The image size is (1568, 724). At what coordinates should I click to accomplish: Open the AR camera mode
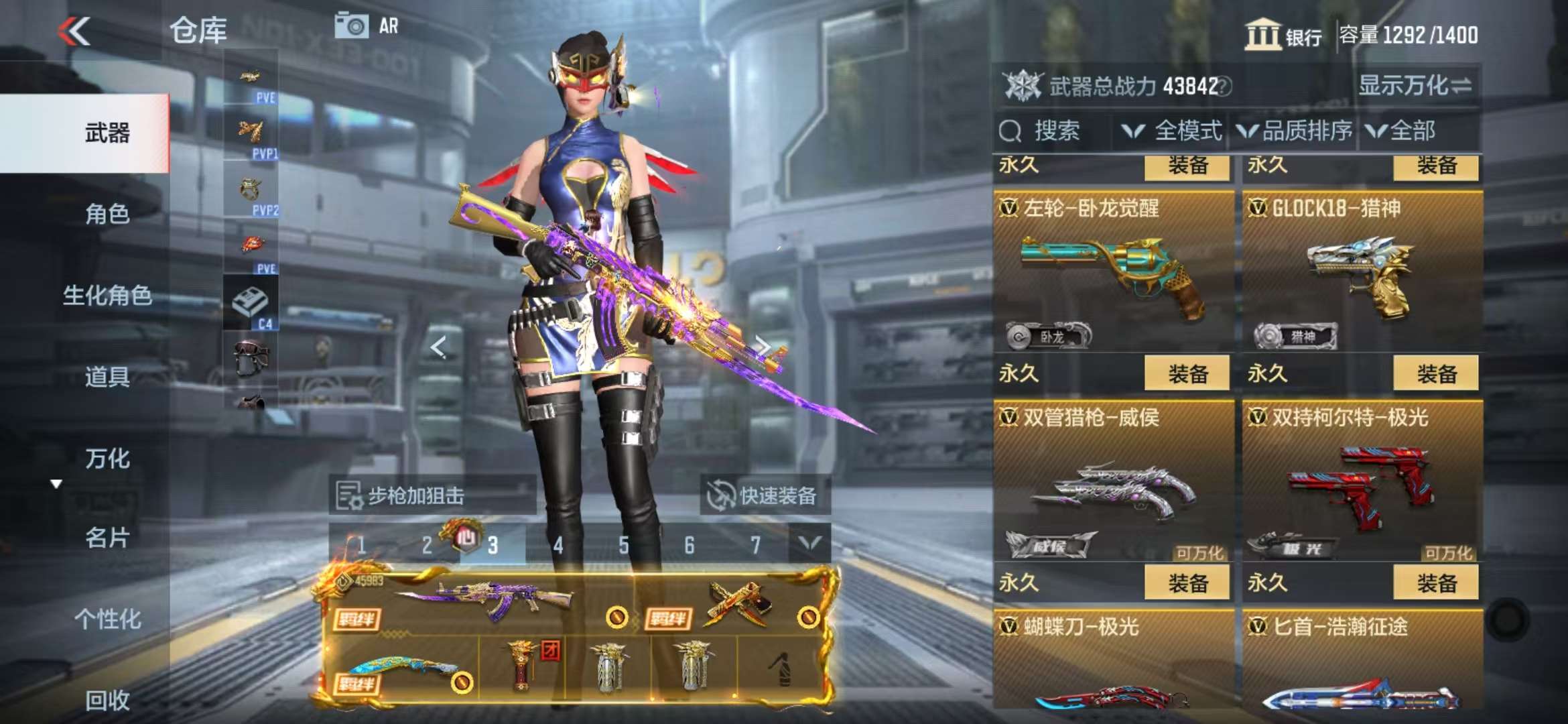366,27
